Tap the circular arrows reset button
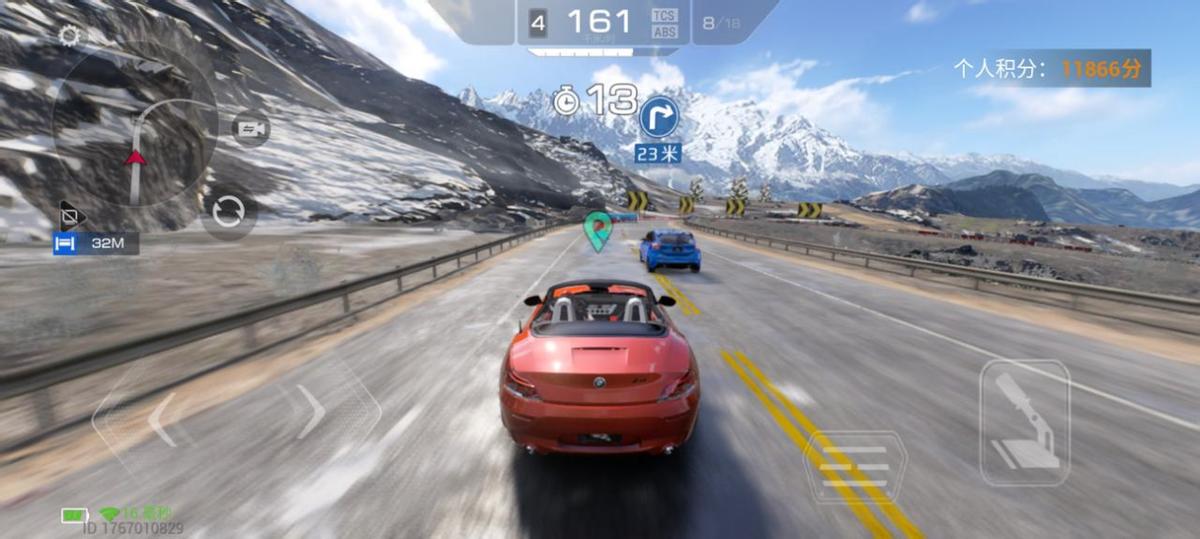This screenshot has width=1200, height=539. (228, 212)
